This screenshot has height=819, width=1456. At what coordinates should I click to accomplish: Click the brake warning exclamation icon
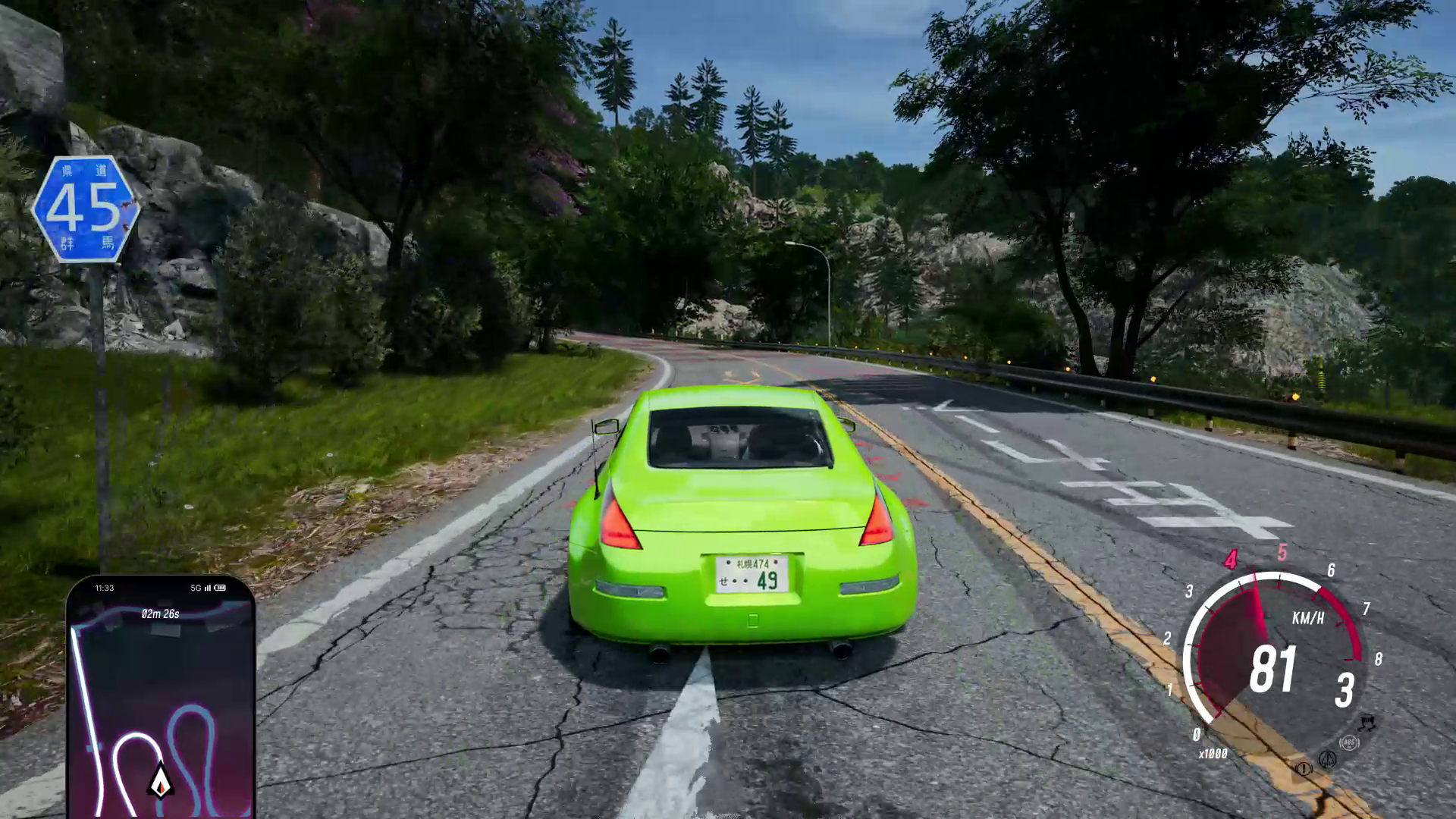pyautogui.click(x=1303, y=769)
